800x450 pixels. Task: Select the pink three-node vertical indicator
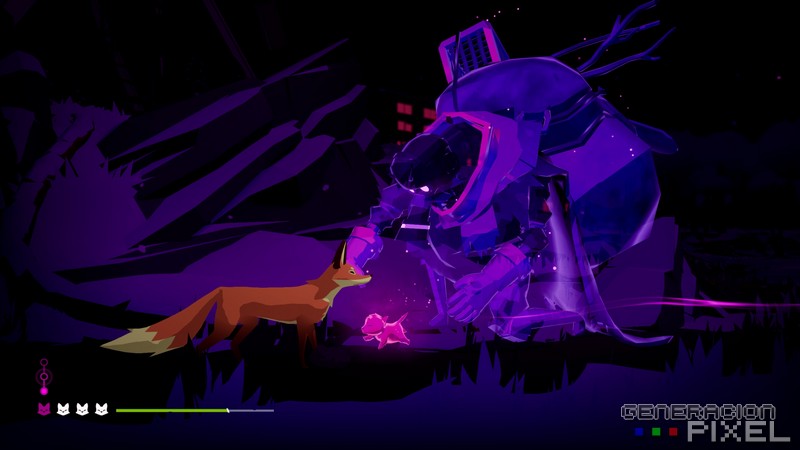click(x=43, y=377)
